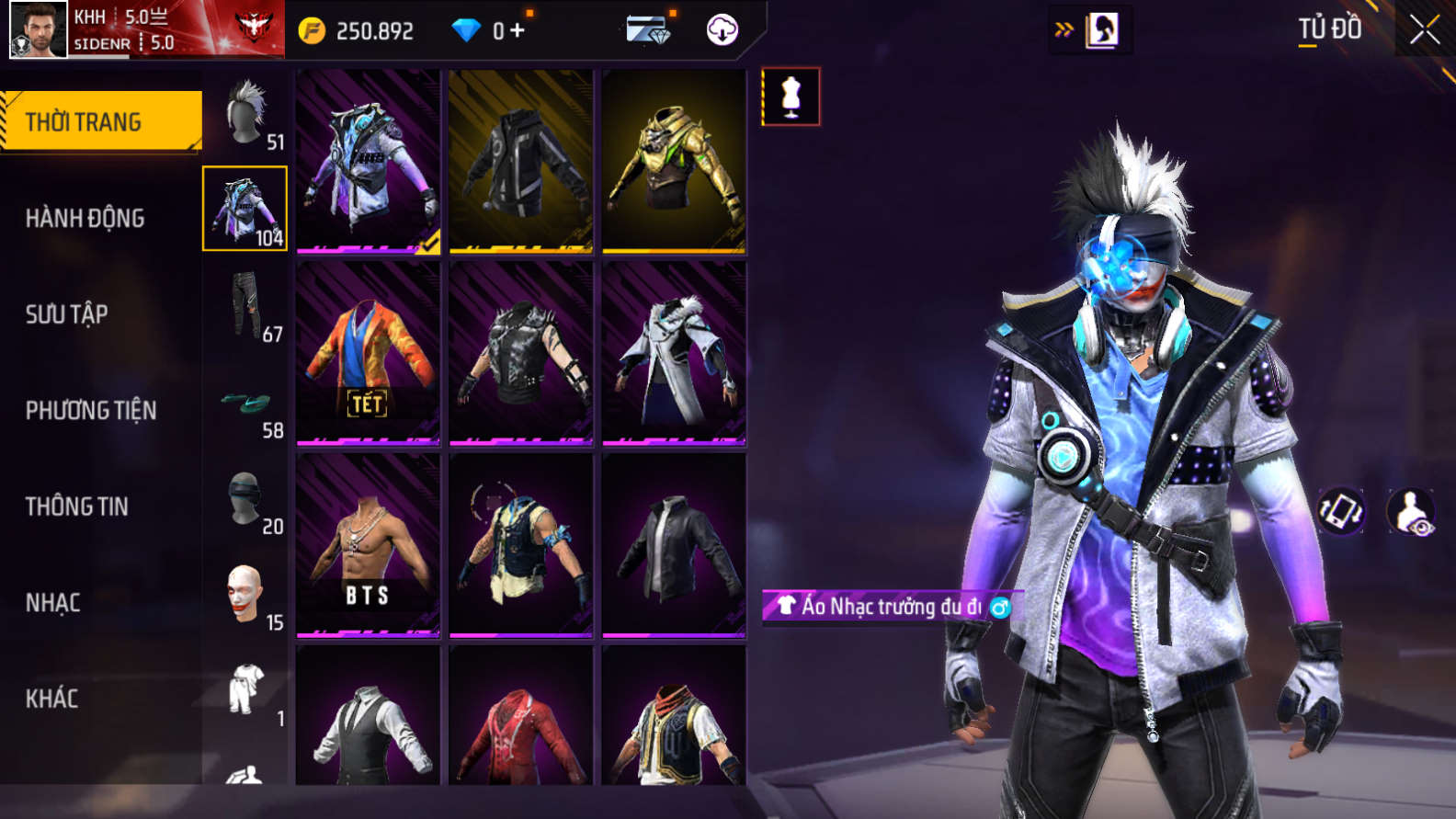Open the Khác category
1456x819 pixels.
(x=52, y=699)
